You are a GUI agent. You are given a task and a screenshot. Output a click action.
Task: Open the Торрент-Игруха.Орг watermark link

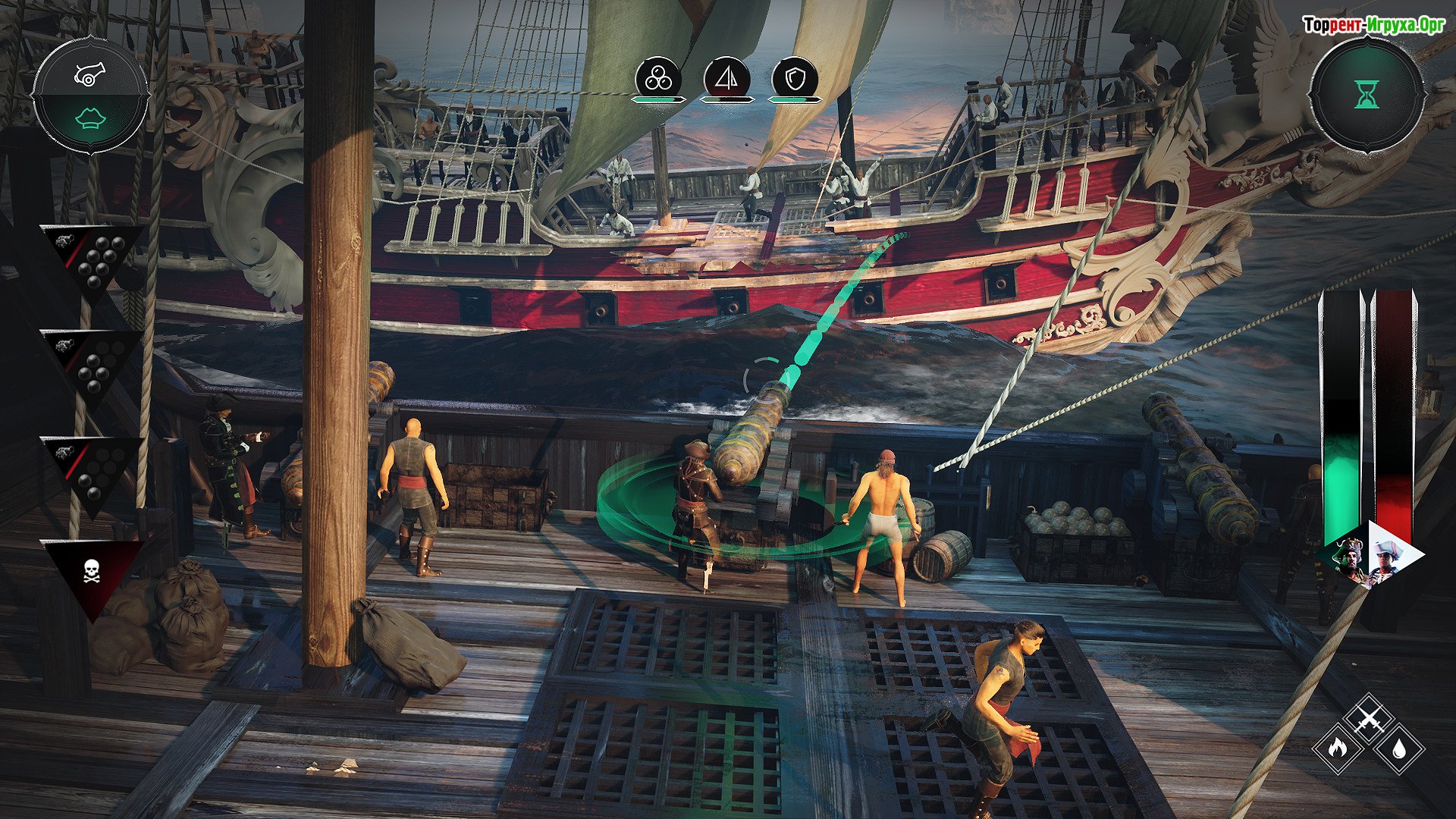point(1373,25)
